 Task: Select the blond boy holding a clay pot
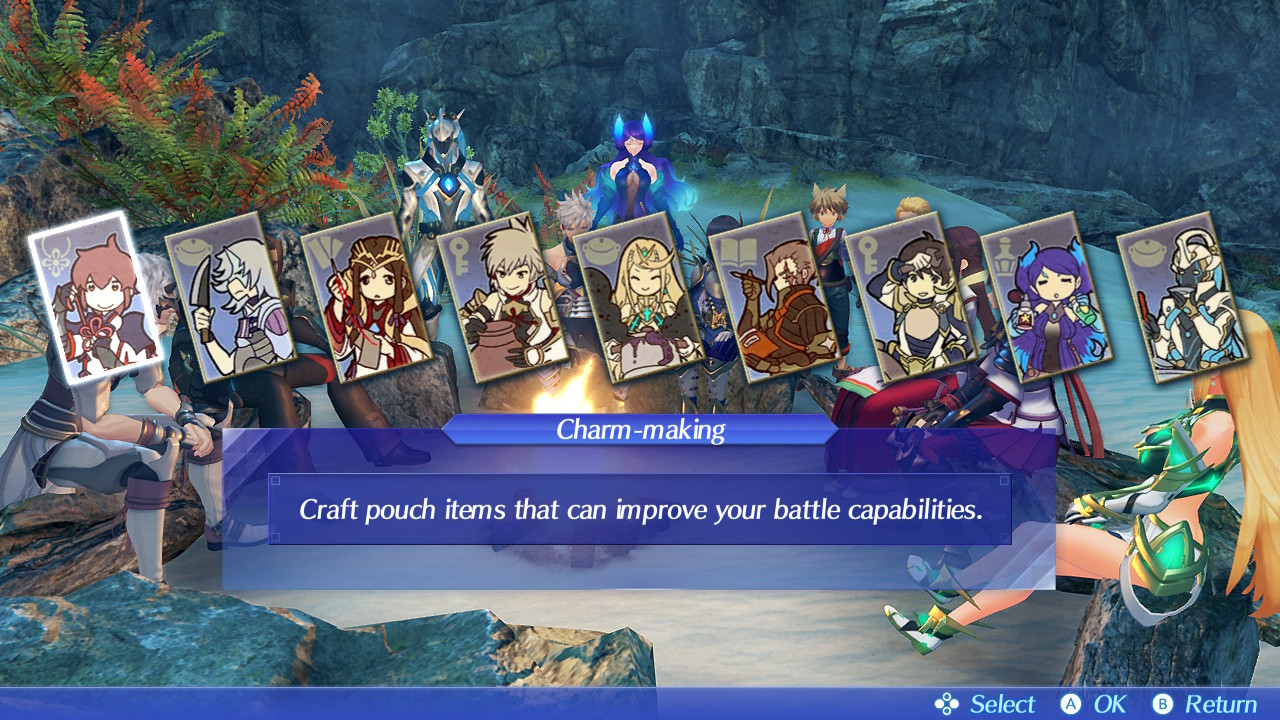pyautogui.click(x=504, y=298)
